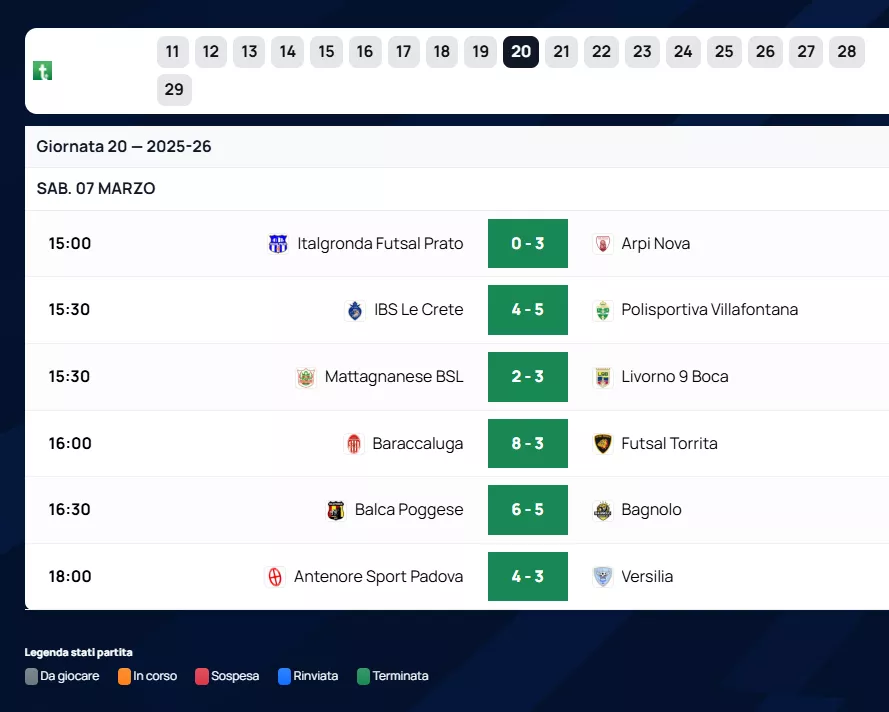Select matchday 11
Screen dimensions: 889x712
coord(173,52)
